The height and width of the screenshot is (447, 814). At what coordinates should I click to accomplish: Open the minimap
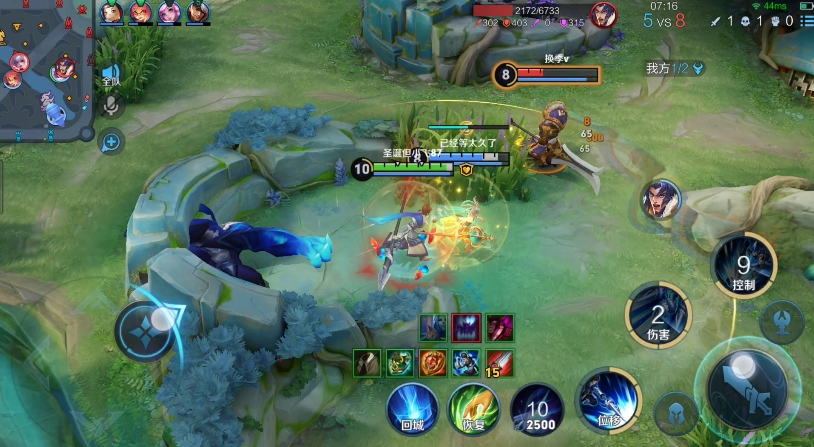coord(45,70)
